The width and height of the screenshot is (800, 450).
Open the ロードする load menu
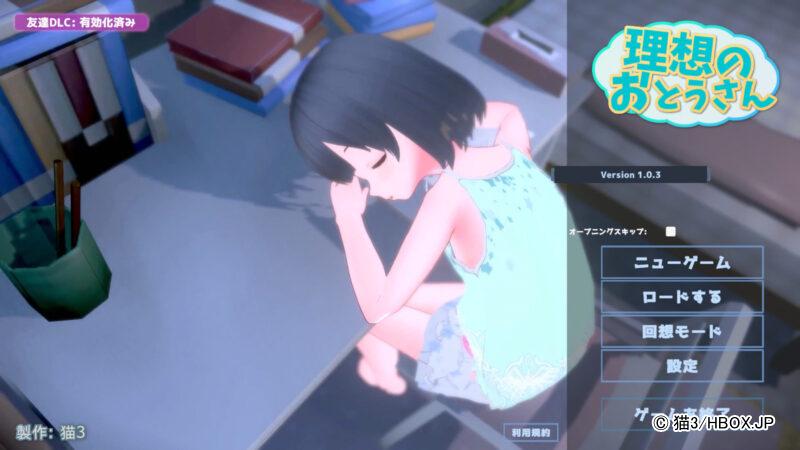click(x=682, y=297)
